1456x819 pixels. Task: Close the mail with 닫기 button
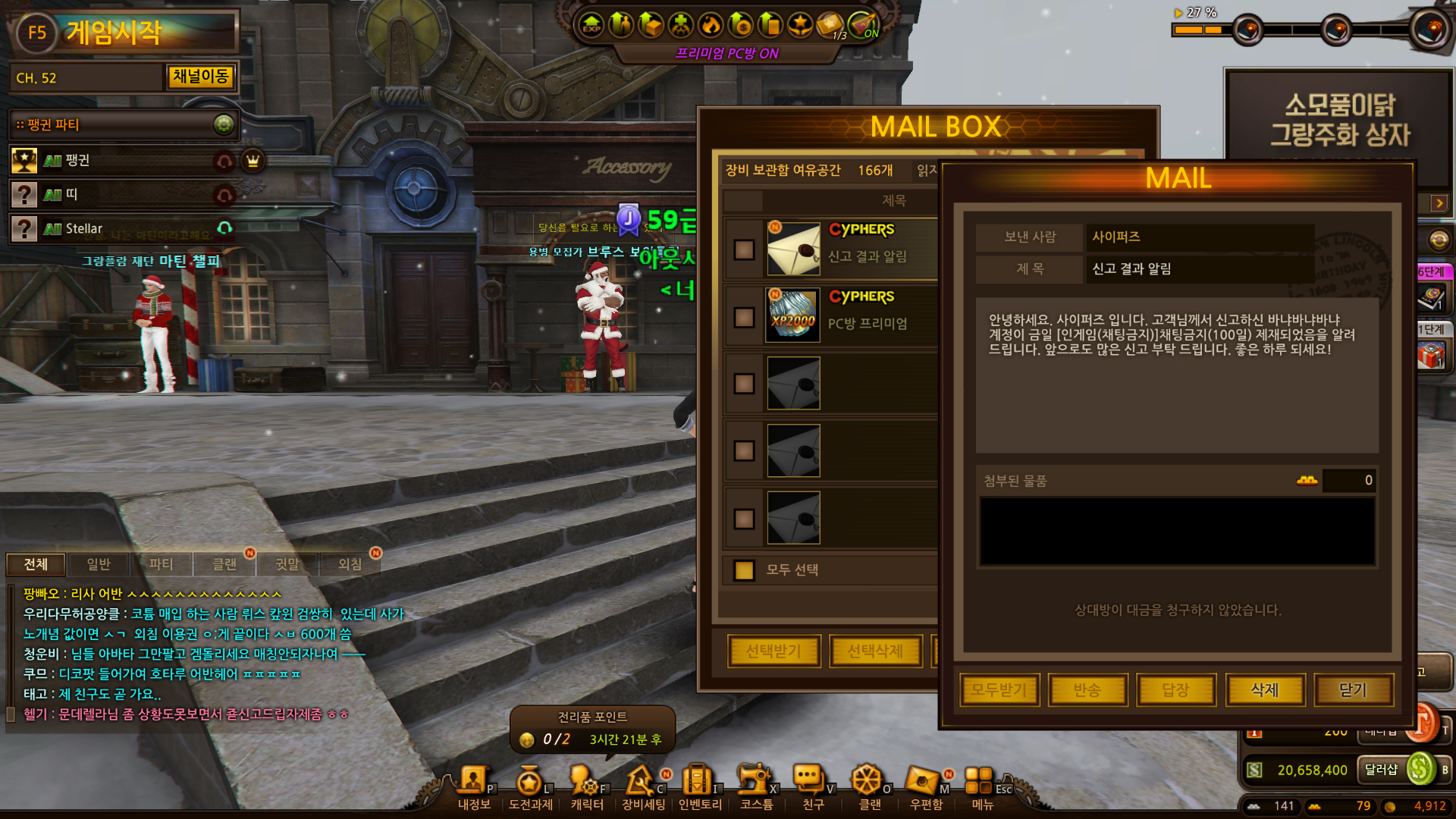coord(1353,690)
